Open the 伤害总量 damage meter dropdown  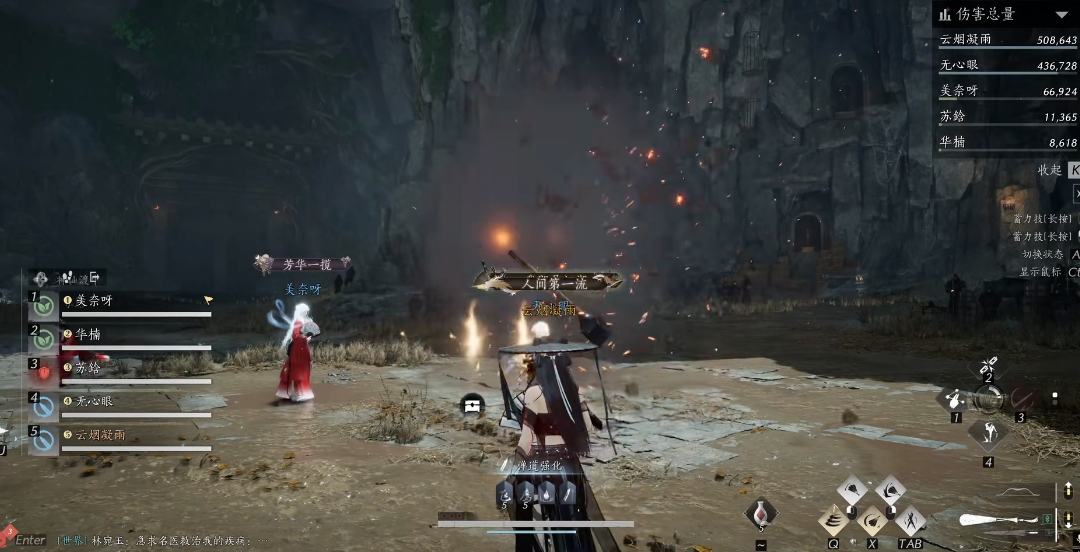tap(1059, 14)
